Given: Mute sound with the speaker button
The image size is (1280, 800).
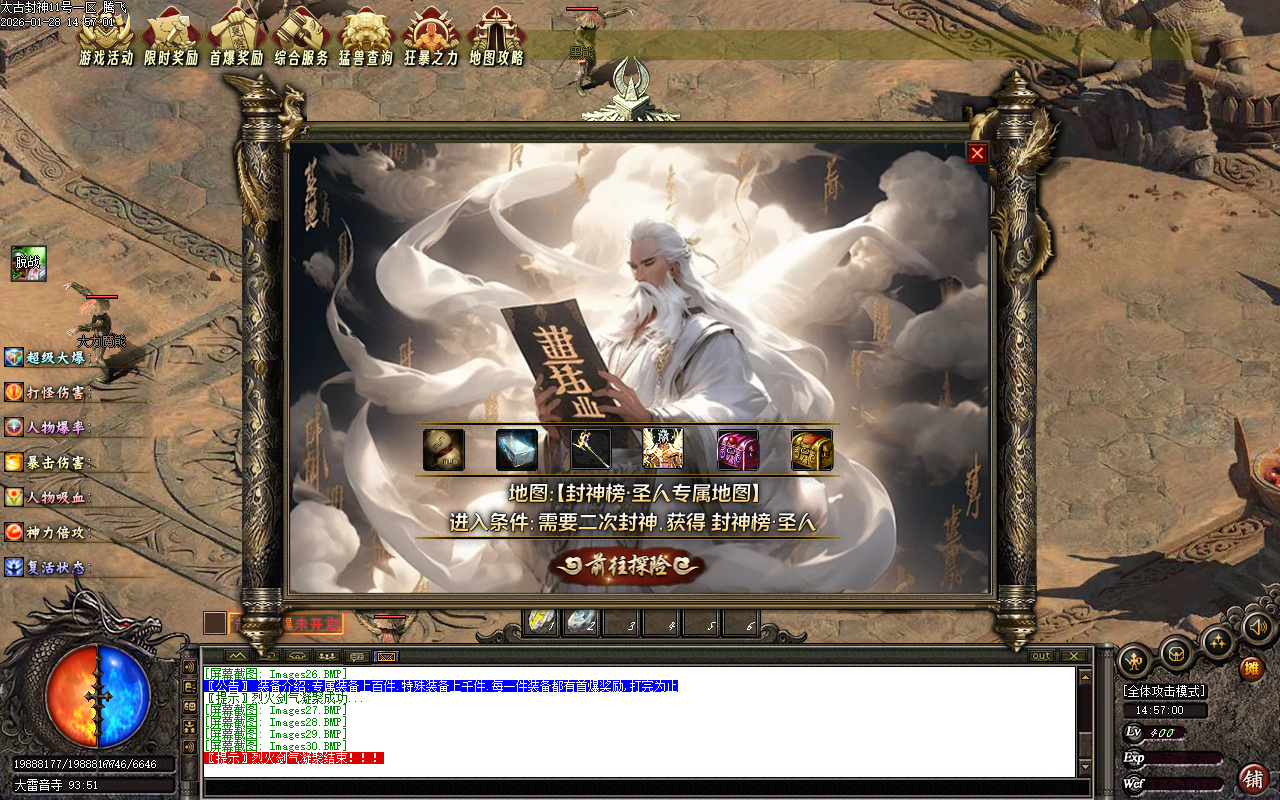Looking at the screenshot, I should pos(1258,630).
